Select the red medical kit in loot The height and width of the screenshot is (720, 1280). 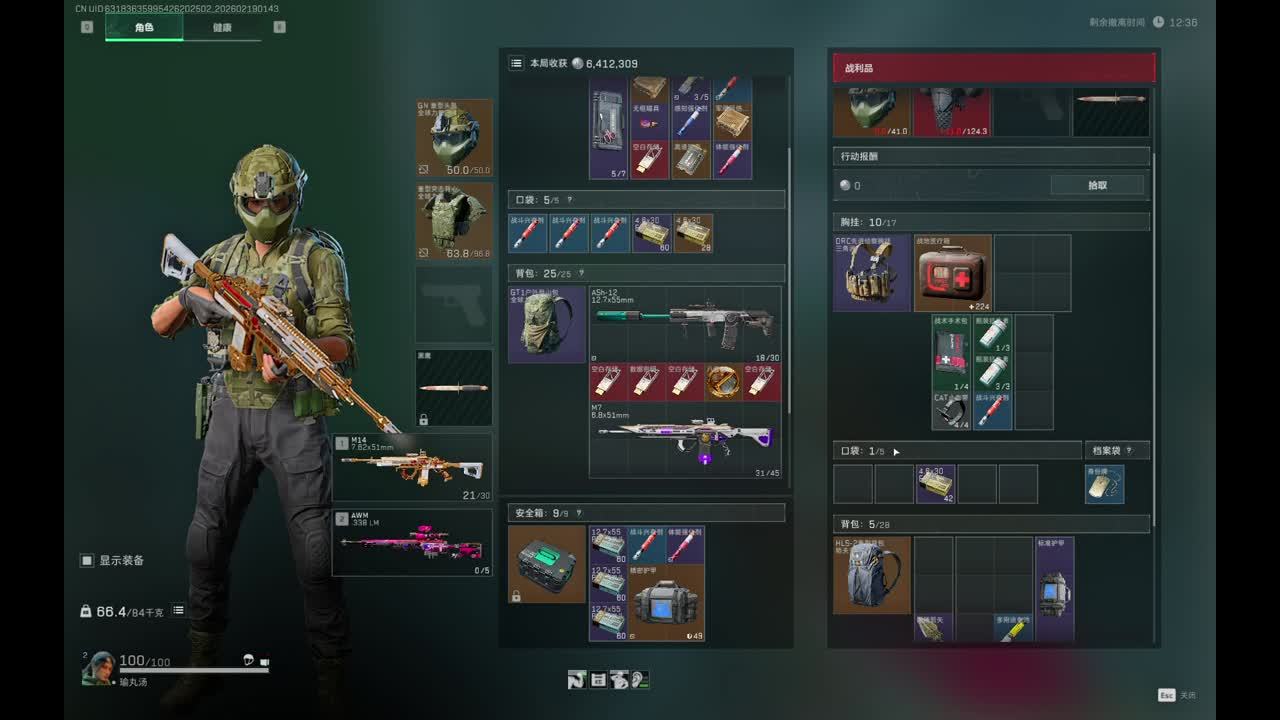tap(952, 273)
